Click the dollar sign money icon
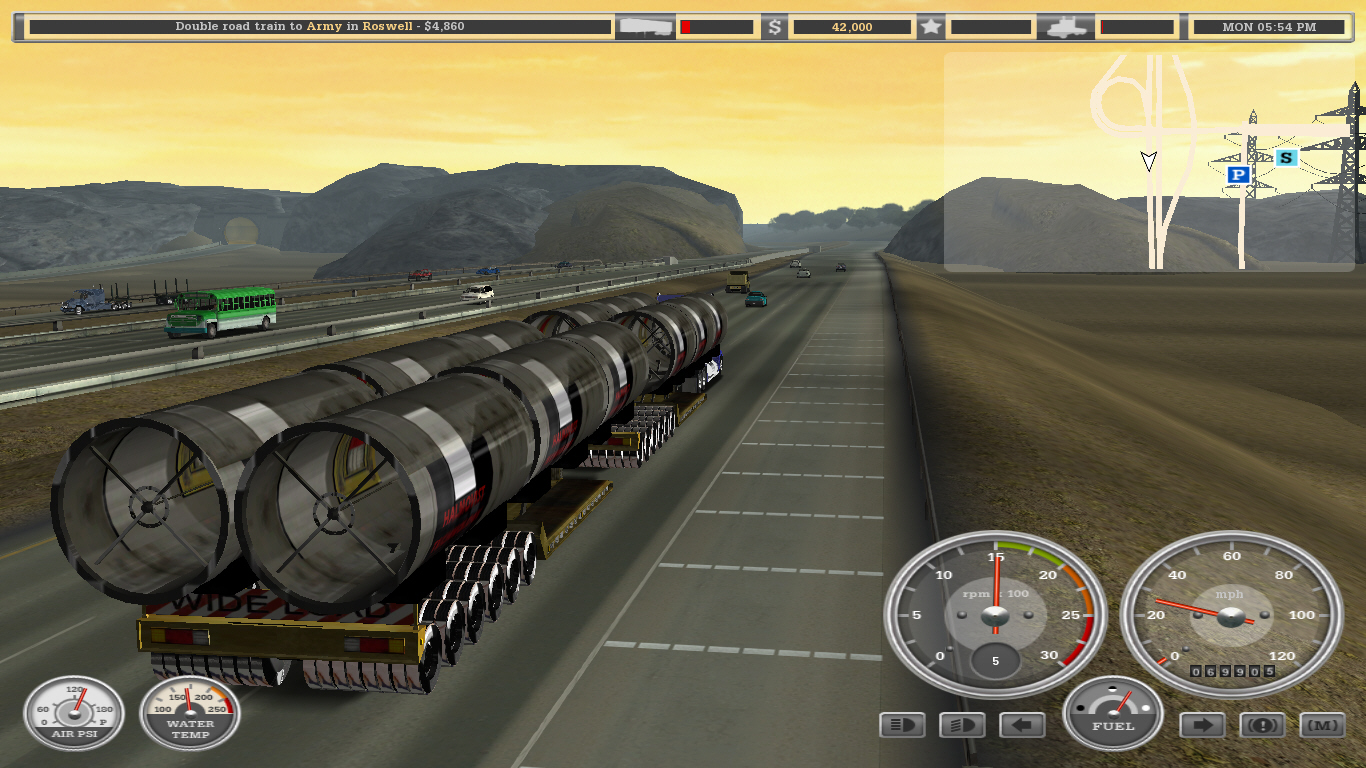1366x768 pixels. click(x=775, y=27)
